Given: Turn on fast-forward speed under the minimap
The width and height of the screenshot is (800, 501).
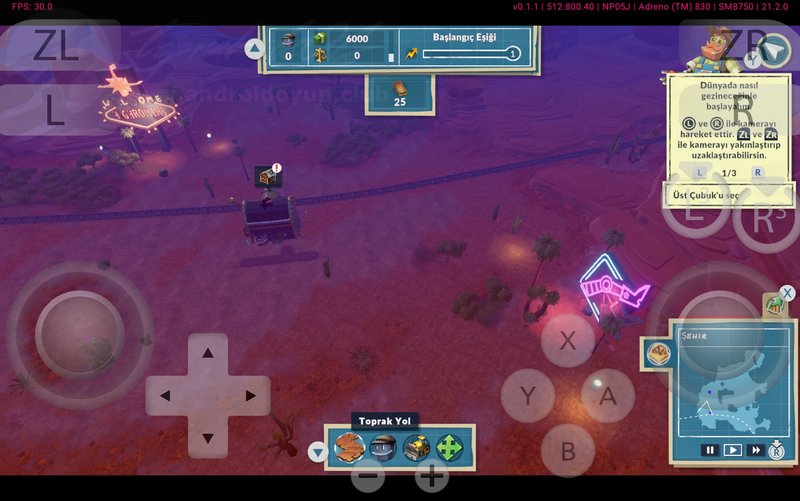Looking at the screenshot, I should [756, 450].
